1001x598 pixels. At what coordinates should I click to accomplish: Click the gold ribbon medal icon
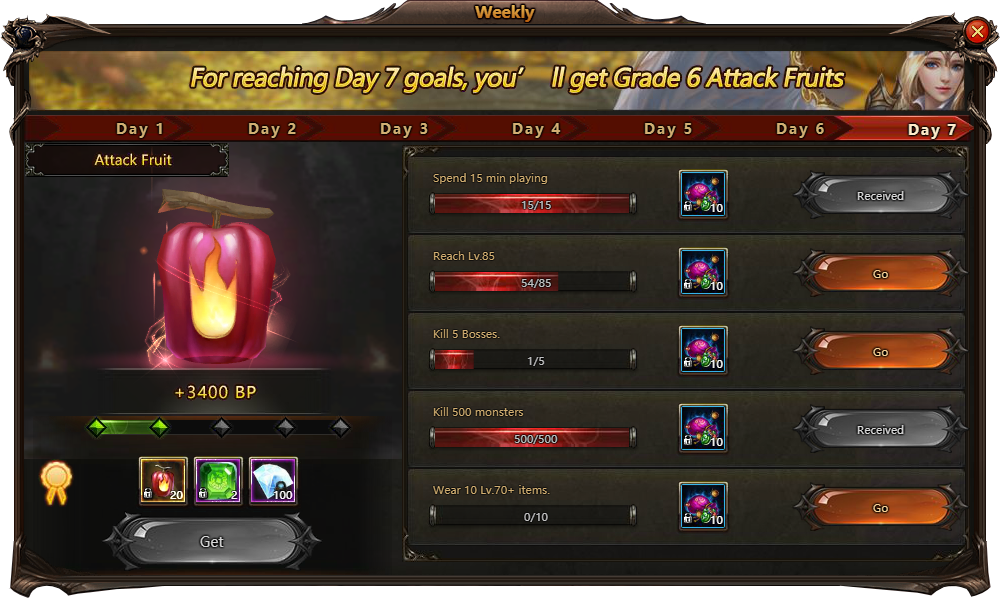[55, 481]
